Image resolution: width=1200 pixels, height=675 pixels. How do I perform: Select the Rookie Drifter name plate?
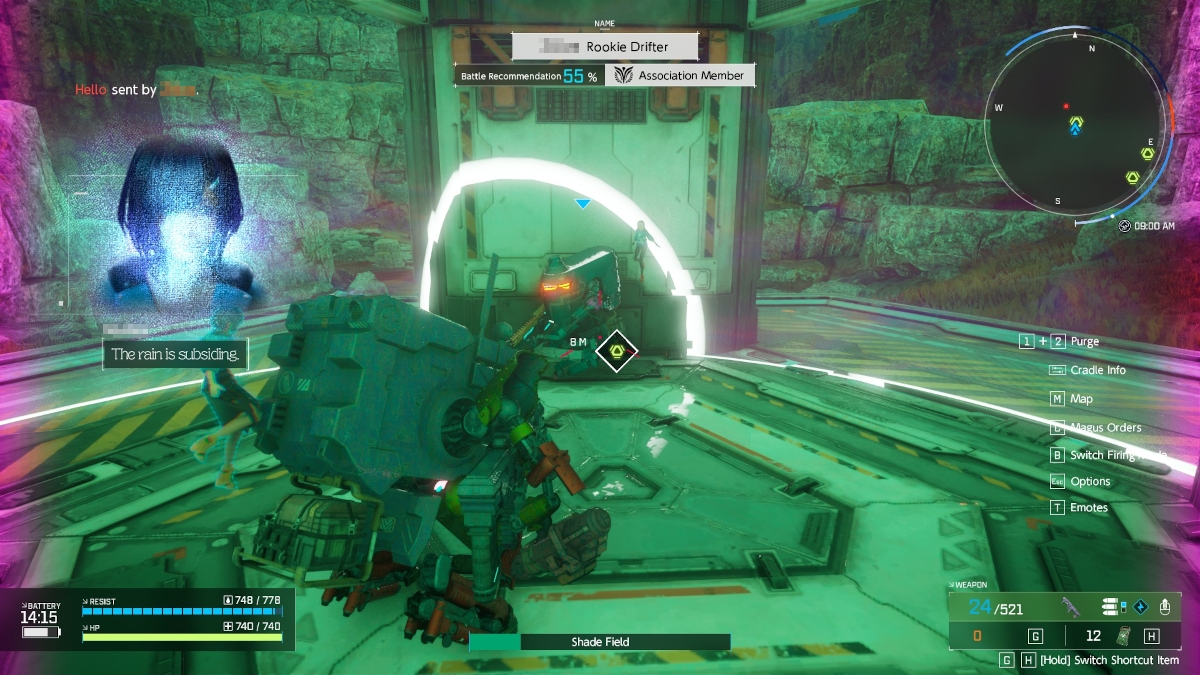pos(589,46)
